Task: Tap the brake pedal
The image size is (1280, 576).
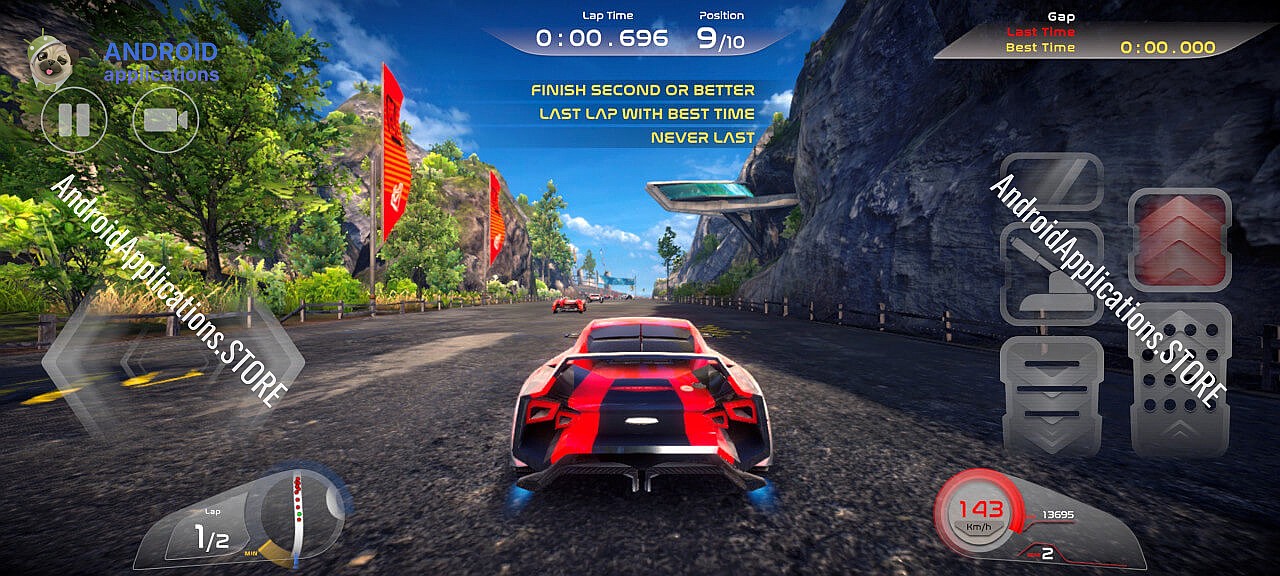Action: tap(1051, 397)
